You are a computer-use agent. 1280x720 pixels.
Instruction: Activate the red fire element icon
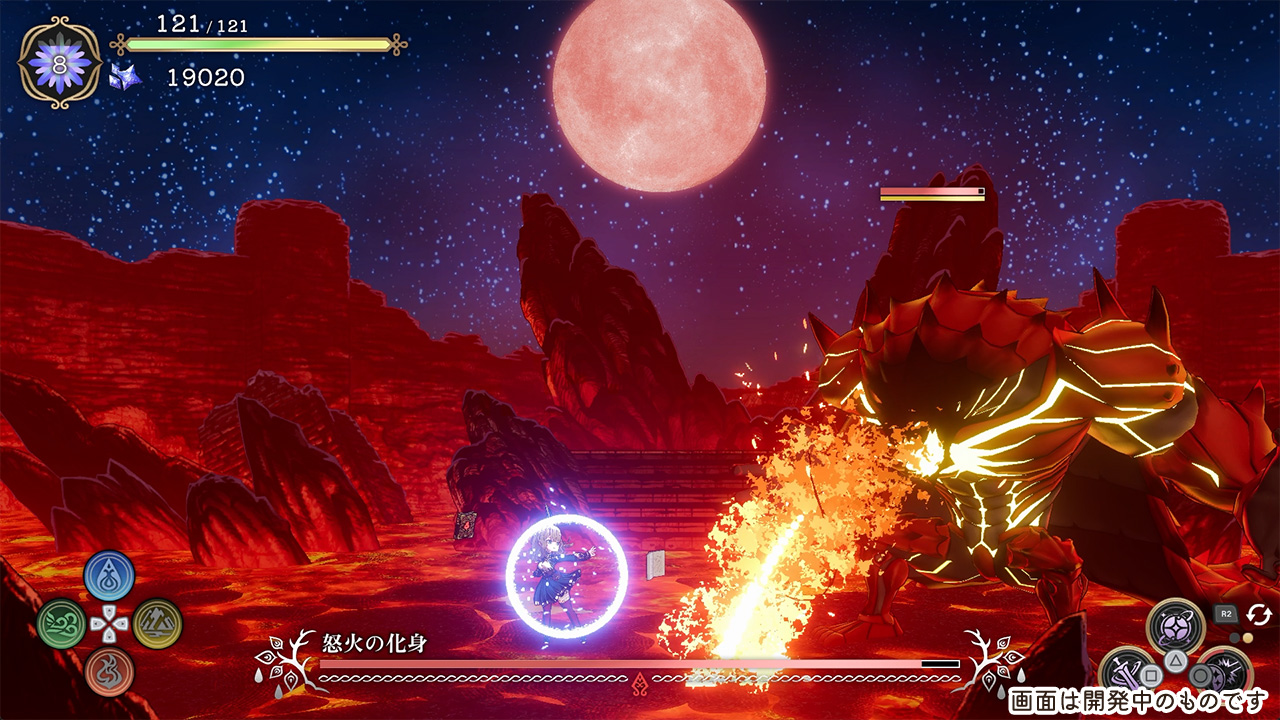tap(109, 671)
